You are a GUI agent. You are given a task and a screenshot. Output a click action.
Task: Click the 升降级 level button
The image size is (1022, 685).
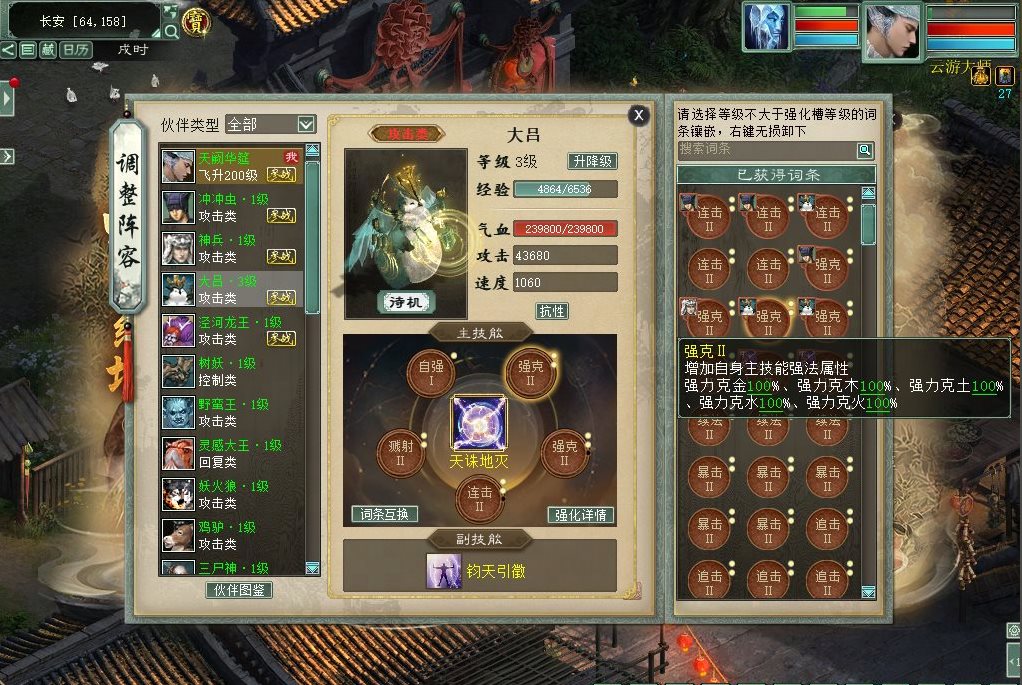592,161
